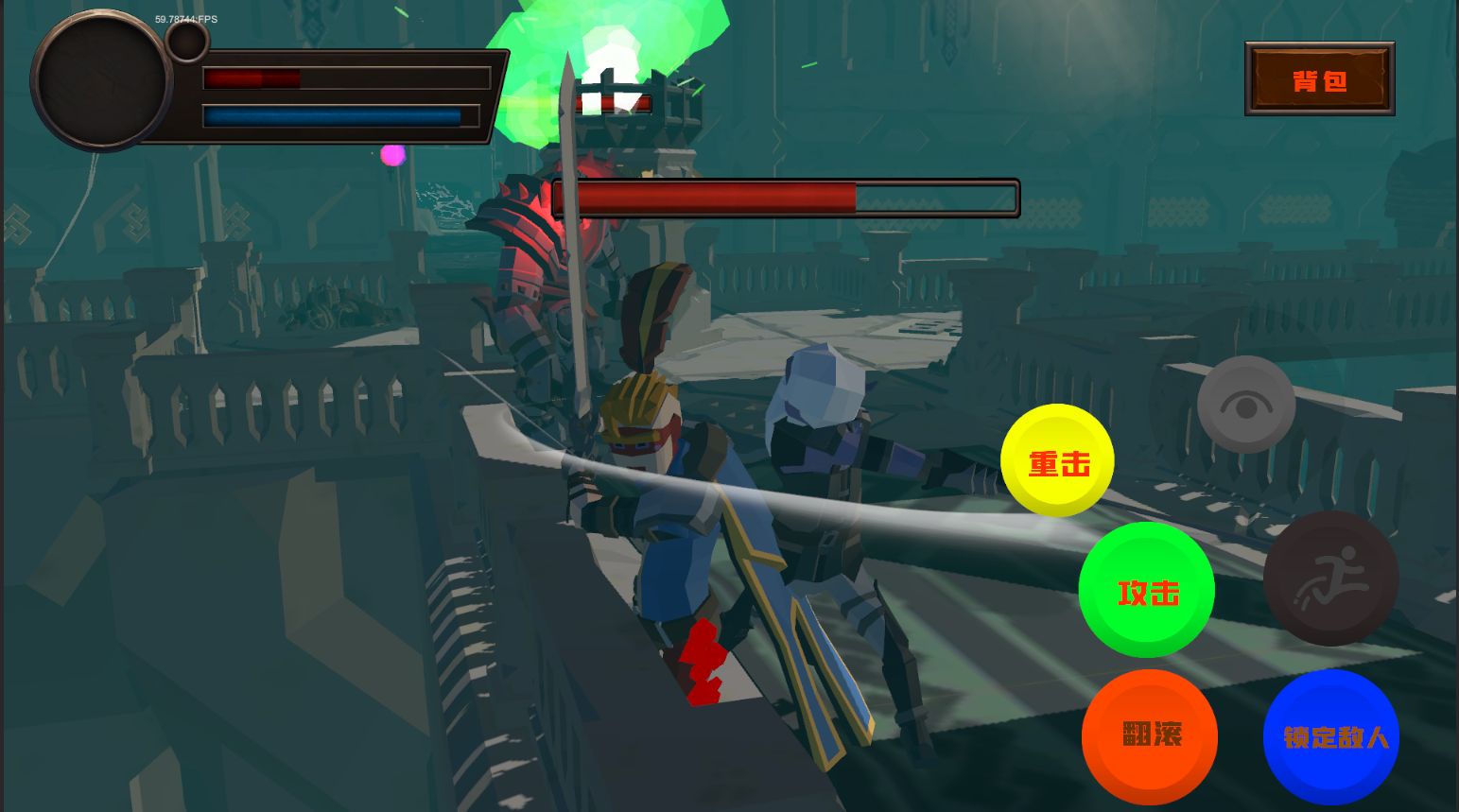The image size is (1459, 812).
Task: Select the round player portrait frame
Action: tap(102, 79)
